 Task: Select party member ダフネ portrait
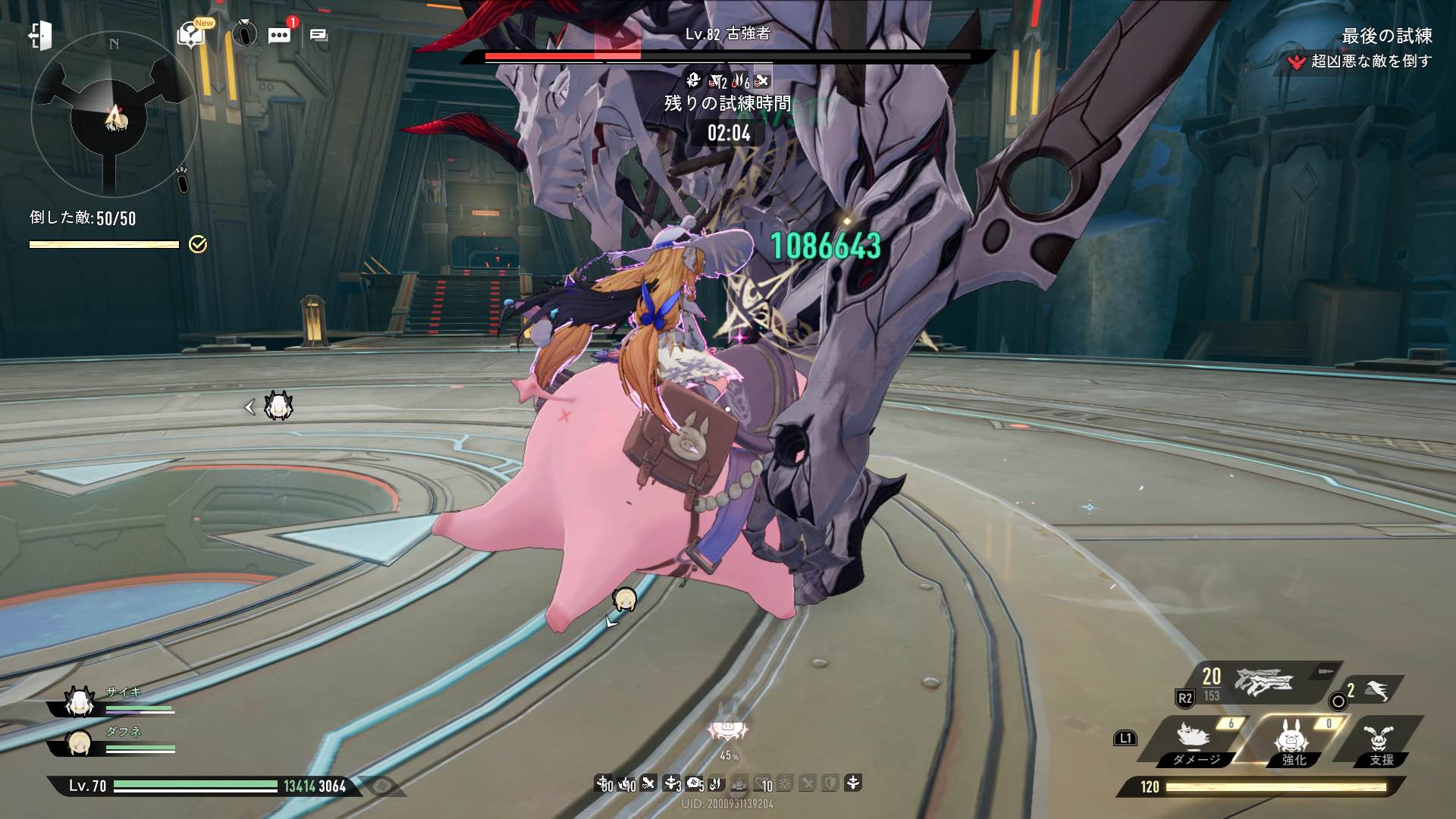(x=79, y=743)
